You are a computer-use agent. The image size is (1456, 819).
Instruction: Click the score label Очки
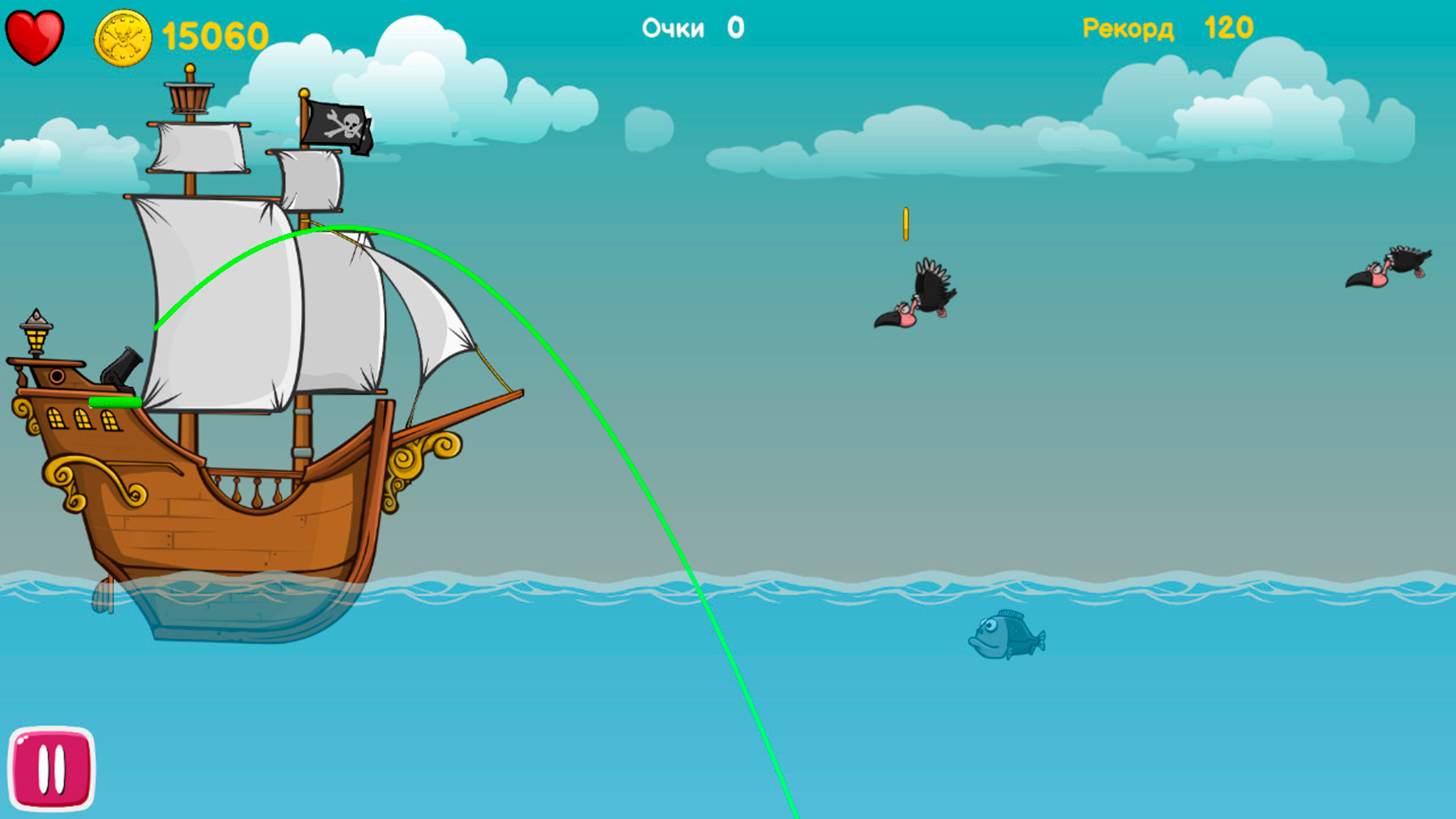pos(673,27)
